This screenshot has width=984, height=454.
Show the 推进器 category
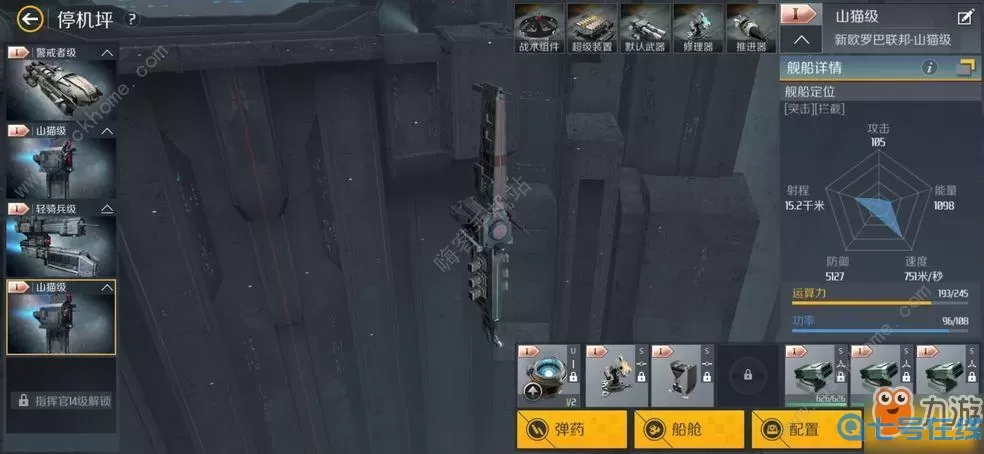click(x=749, y=26)
